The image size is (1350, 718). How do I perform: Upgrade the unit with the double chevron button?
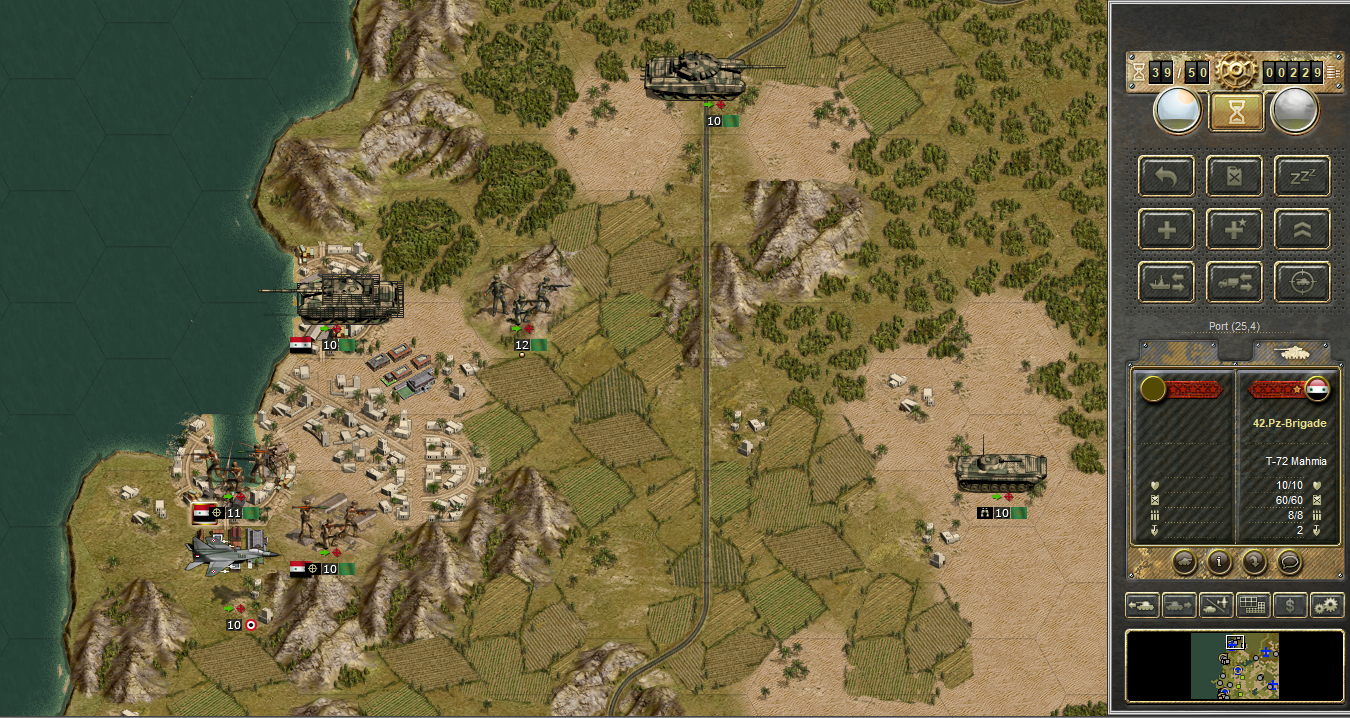pos(1302,230)
